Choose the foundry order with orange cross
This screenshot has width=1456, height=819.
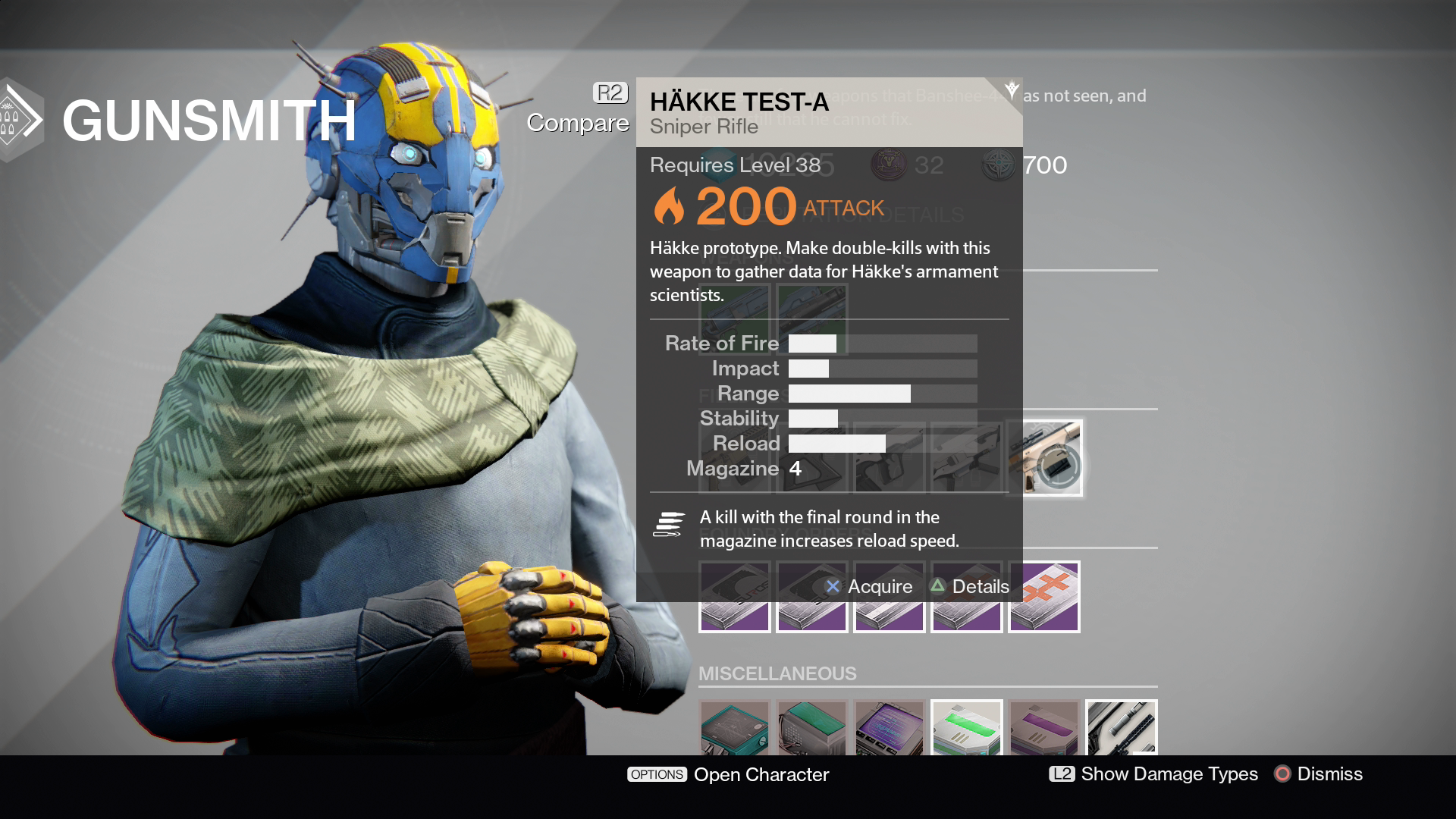(1044, 598)
